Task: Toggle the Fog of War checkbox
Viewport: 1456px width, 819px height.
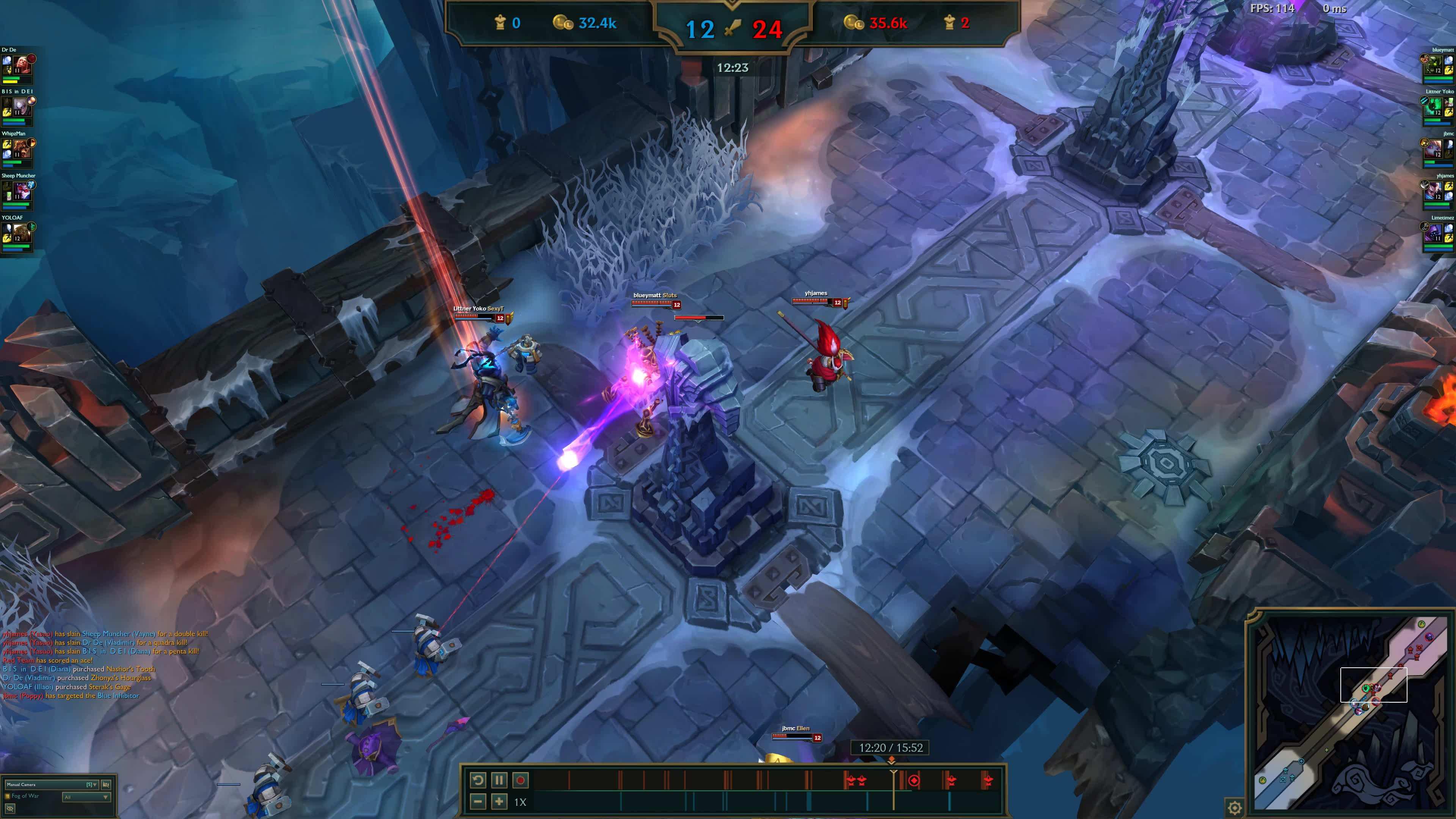Action: [x=8, y=796]
